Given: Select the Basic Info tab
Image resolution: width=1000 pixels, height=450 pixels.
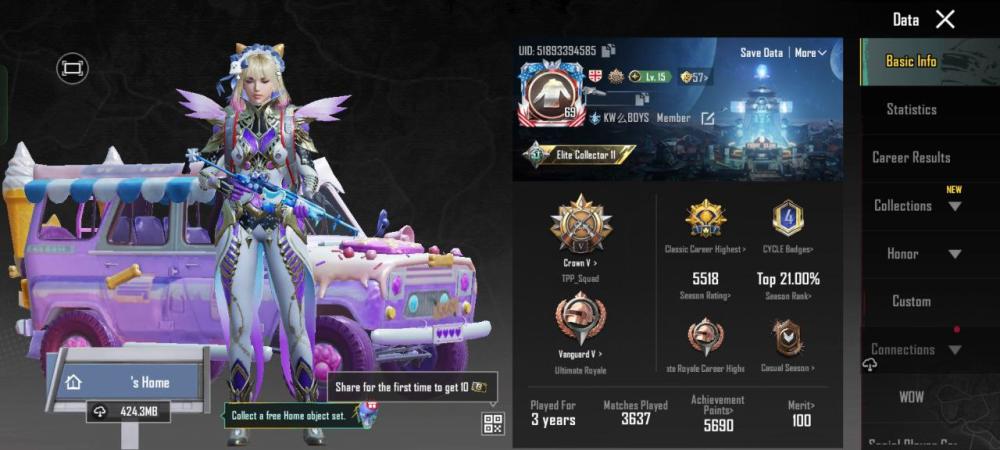Looking at the screenshot, I should click(x=911, y=61).
